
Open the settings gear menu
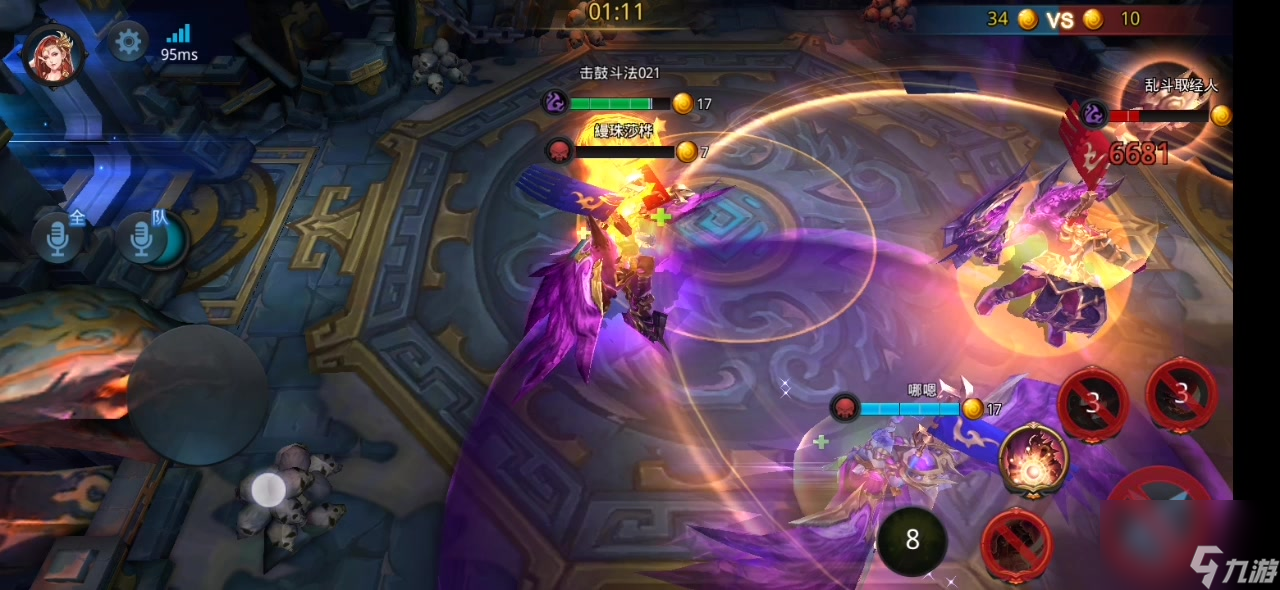pos(127,42)
